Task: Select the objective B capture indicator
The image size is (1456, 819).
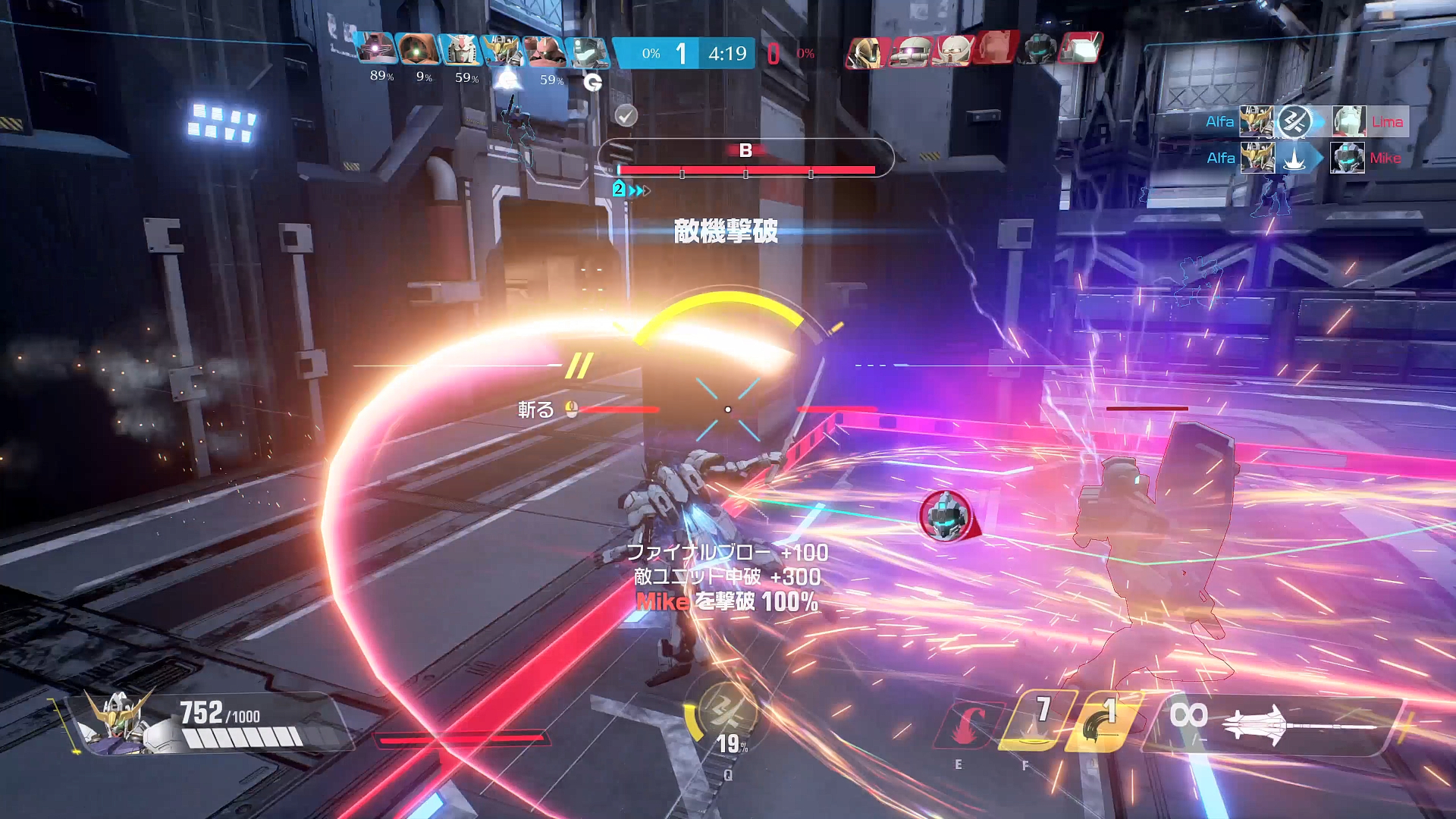Action: click(x=745, y=152)
